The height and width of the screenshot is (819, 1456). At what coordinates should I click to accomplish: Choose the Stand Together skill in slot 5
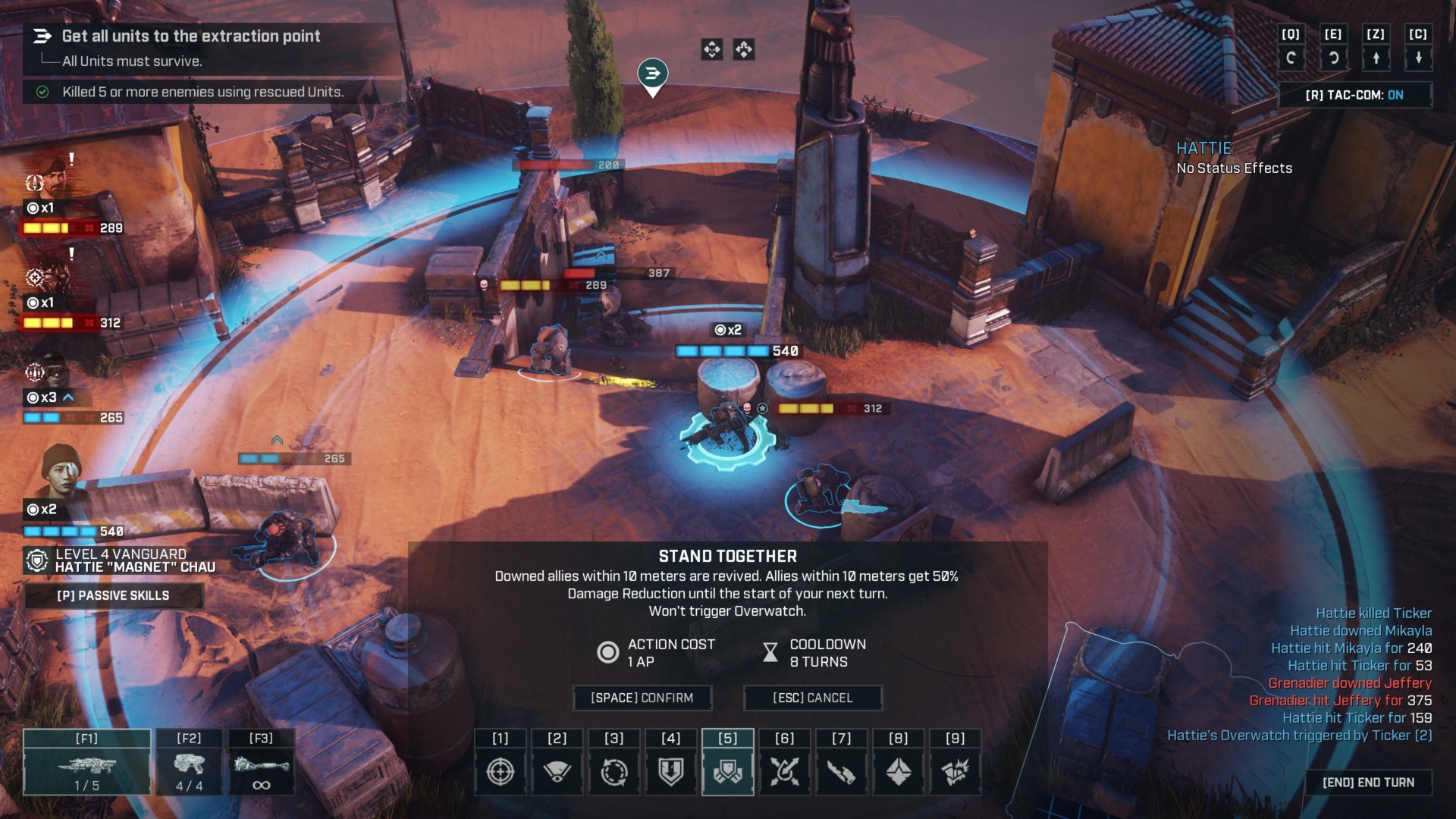tap(727, 770)
